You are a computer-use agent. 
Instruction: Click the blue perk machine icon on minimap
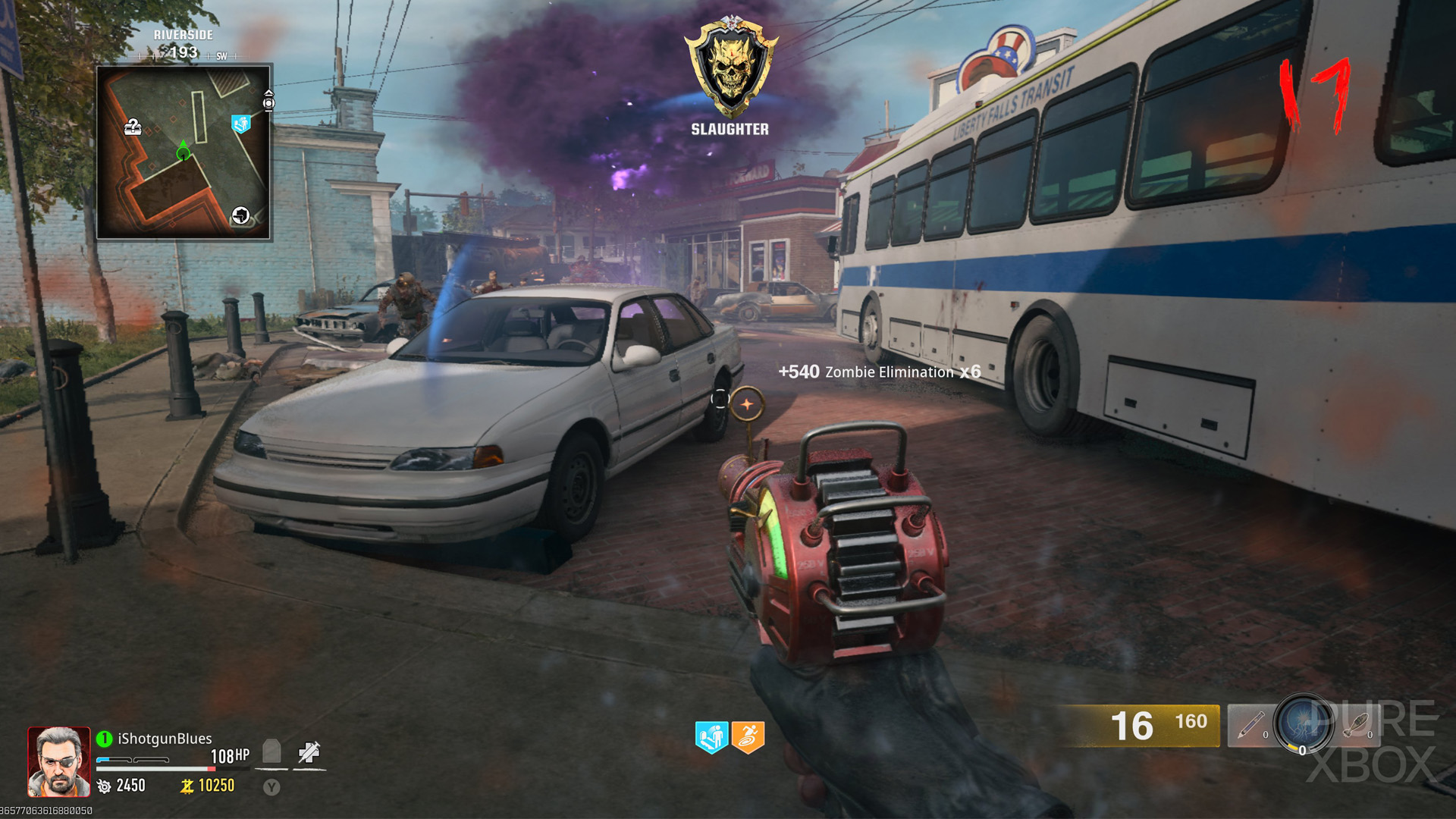241,124
